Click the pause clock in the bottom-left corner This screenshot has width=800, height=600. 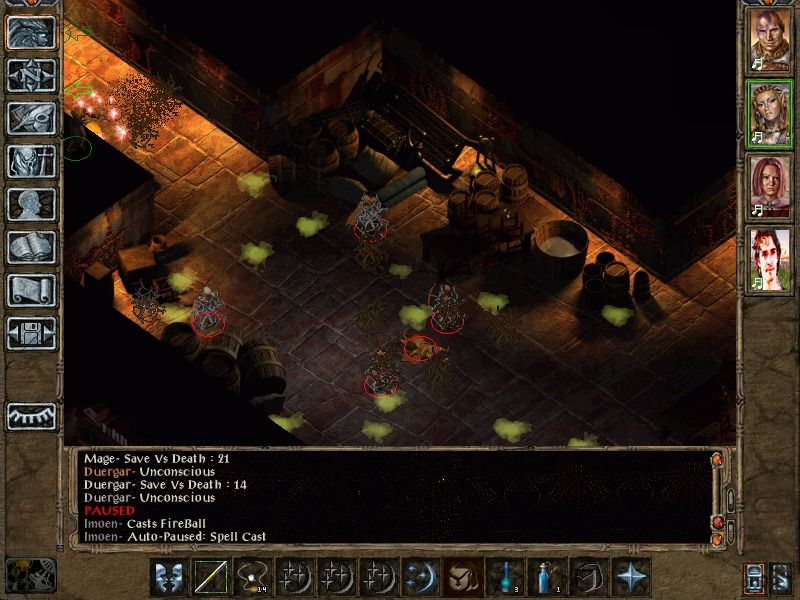(30, 574)
